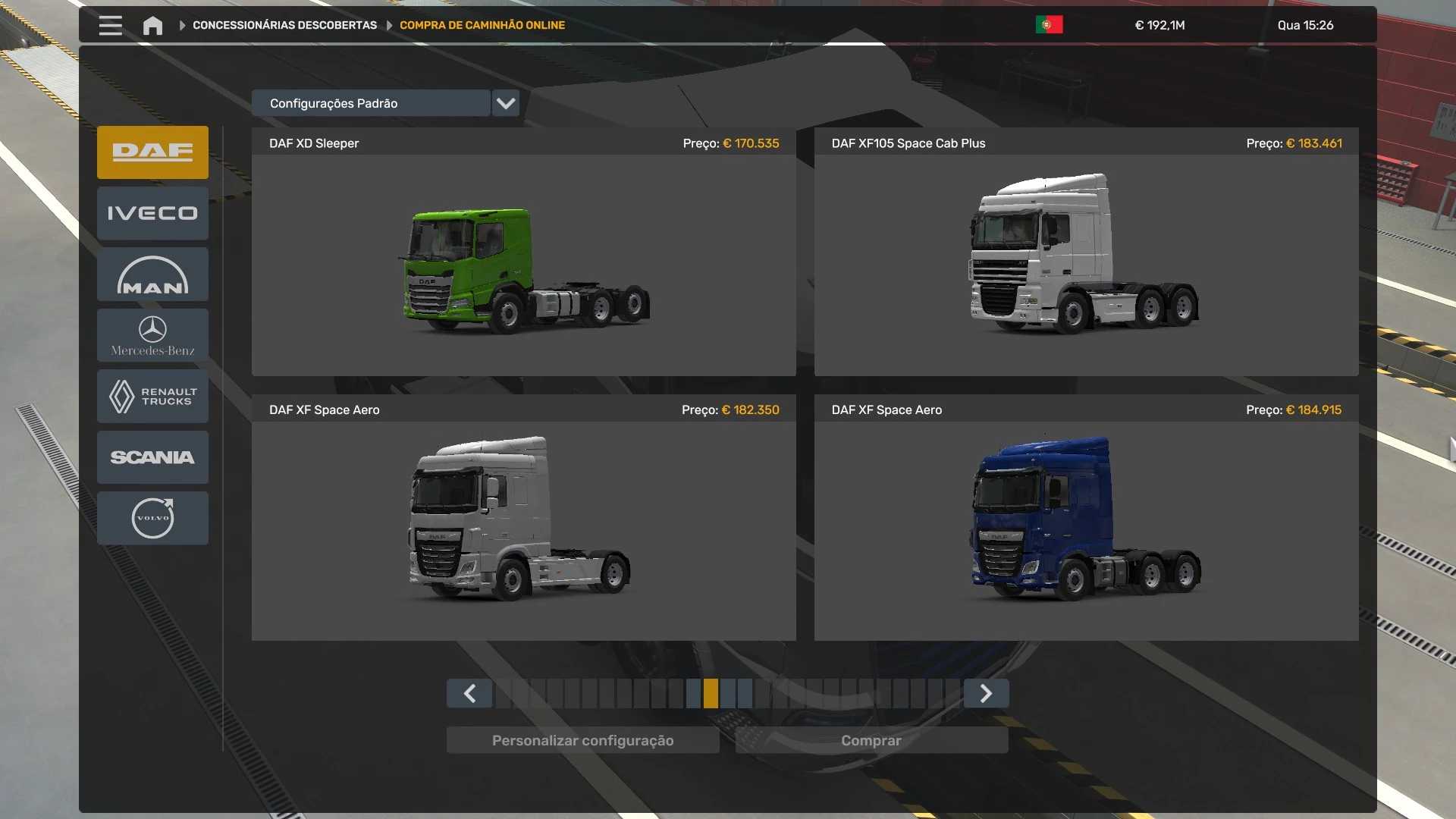Switch to the Iveco brand
Image resolution: width=1456 pixels, height=819 pixels.
(152, 213)
